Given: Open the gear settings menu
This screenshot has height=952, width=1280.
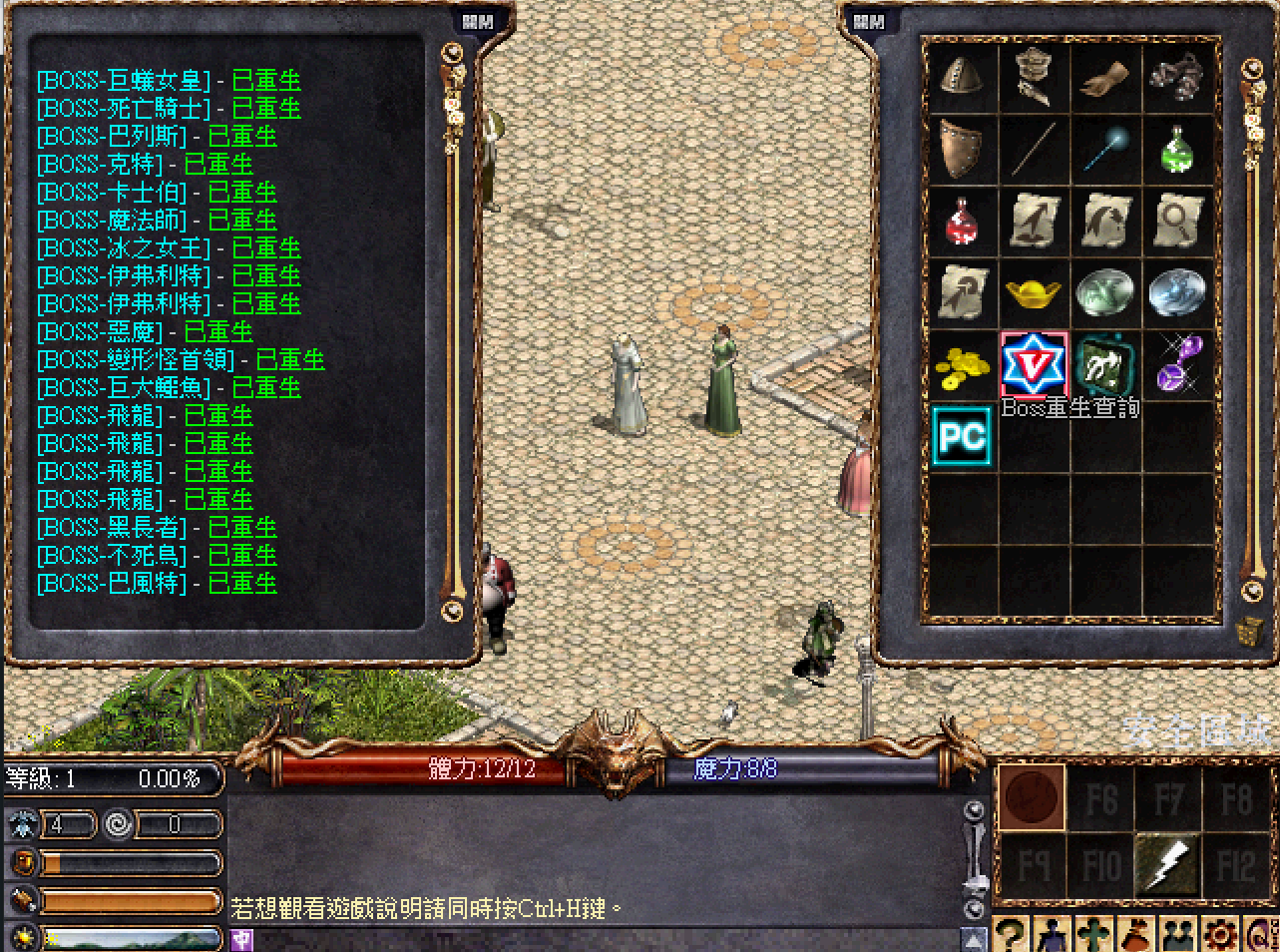Looking at the screenshot, I should [1219, 935].
